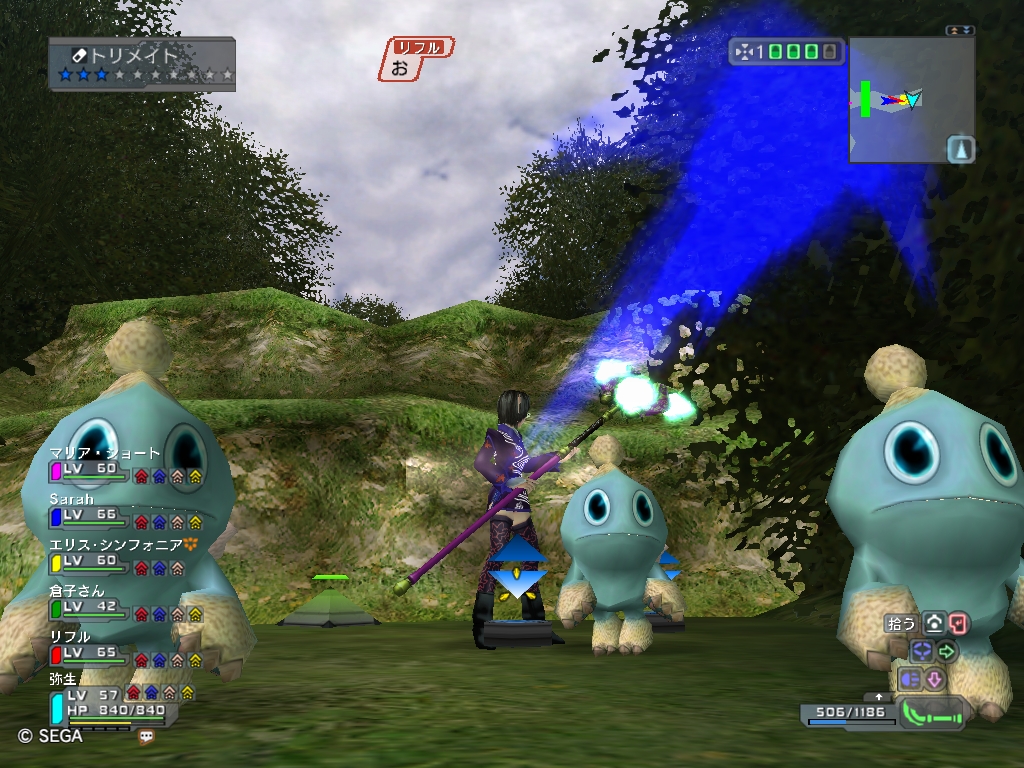Click the up-arrow tab above the PP gauge
The image size is (1024, 768).
tap(879, 696)
